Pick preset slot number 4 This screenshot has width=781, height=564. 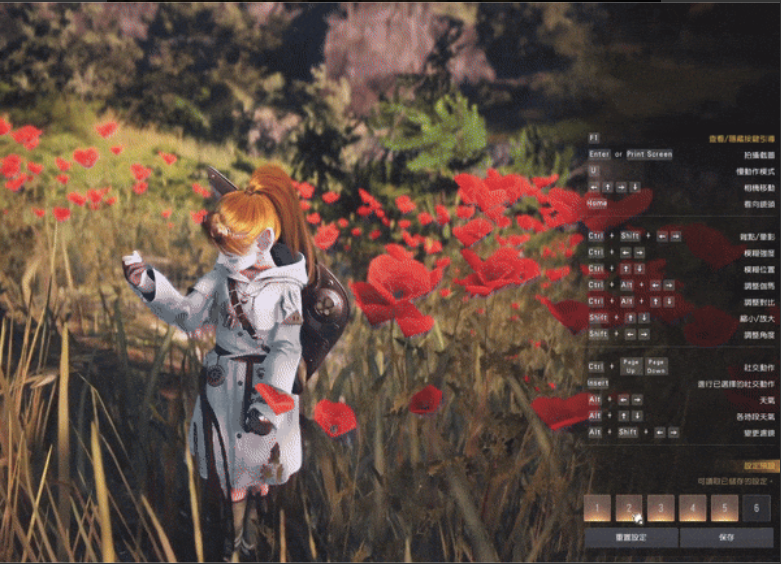point(693,507)
